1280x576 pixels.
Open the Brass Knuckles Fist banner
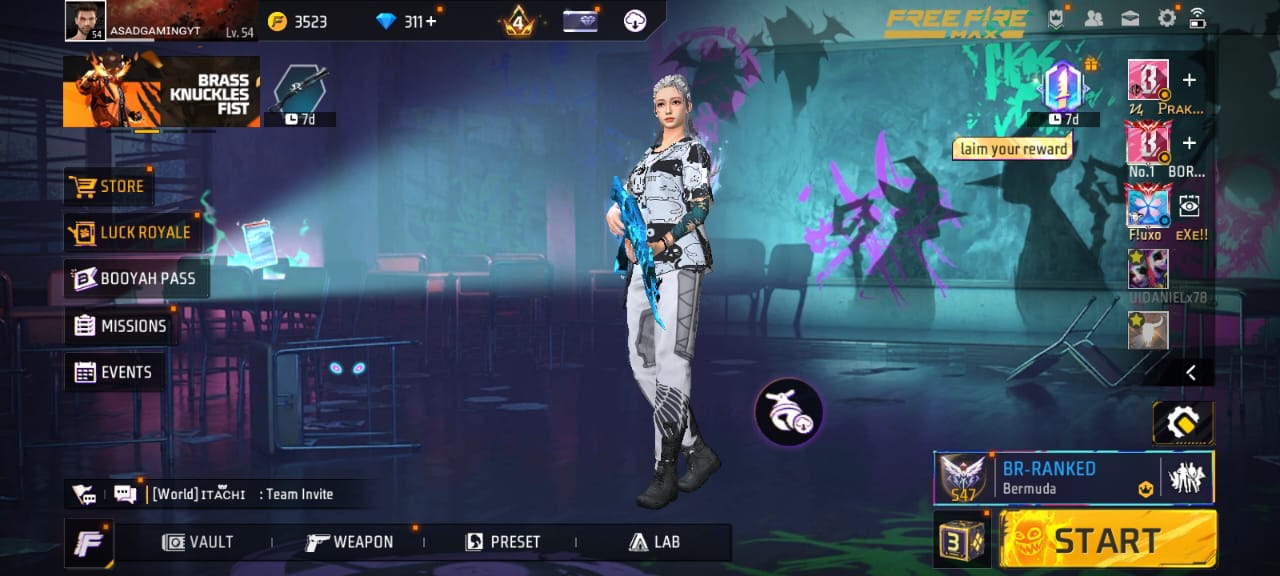[161, 92]
